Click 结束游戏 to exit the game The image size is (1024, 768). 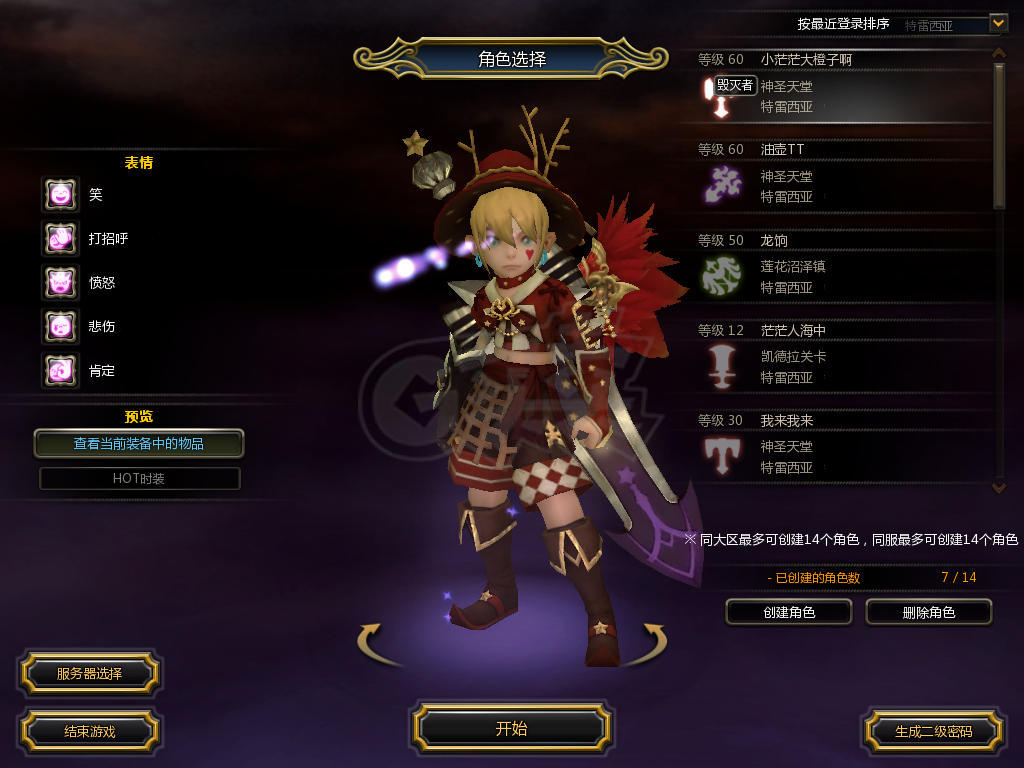[x=89, y=731]
